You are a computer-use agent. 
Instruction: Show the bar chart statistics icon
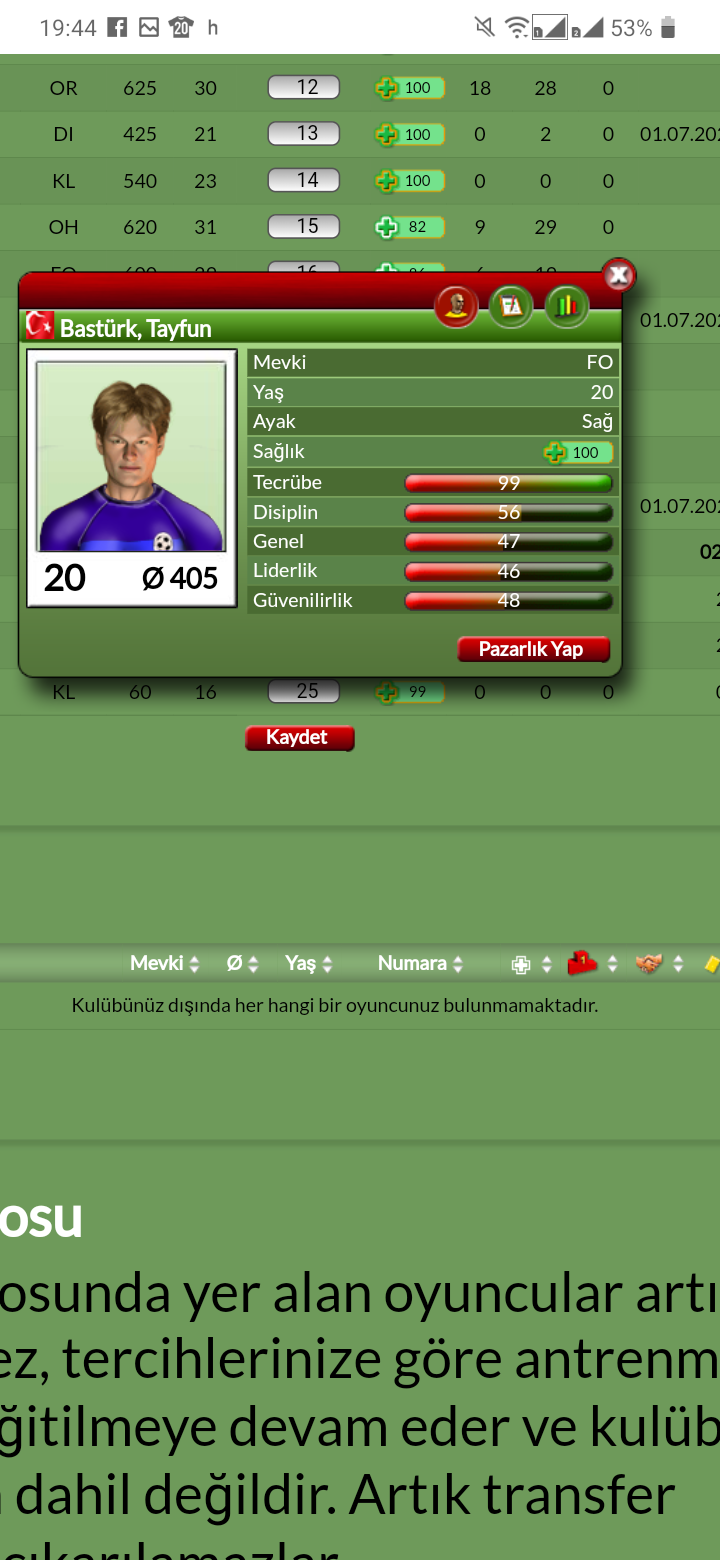pyautogui.click(x=566, y=305)
